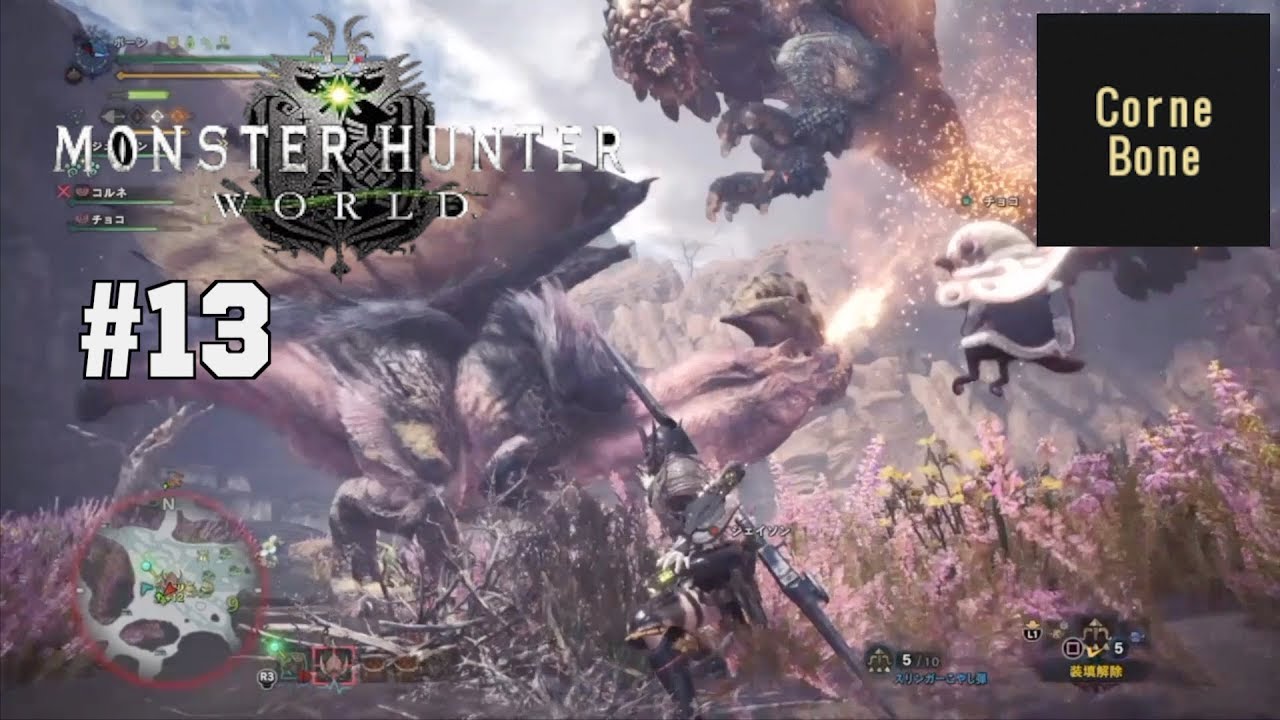Viewport: 1280px width, 720px height.
Task: Click the L1 button prompt icon
Action: [x=1033, y=633]
